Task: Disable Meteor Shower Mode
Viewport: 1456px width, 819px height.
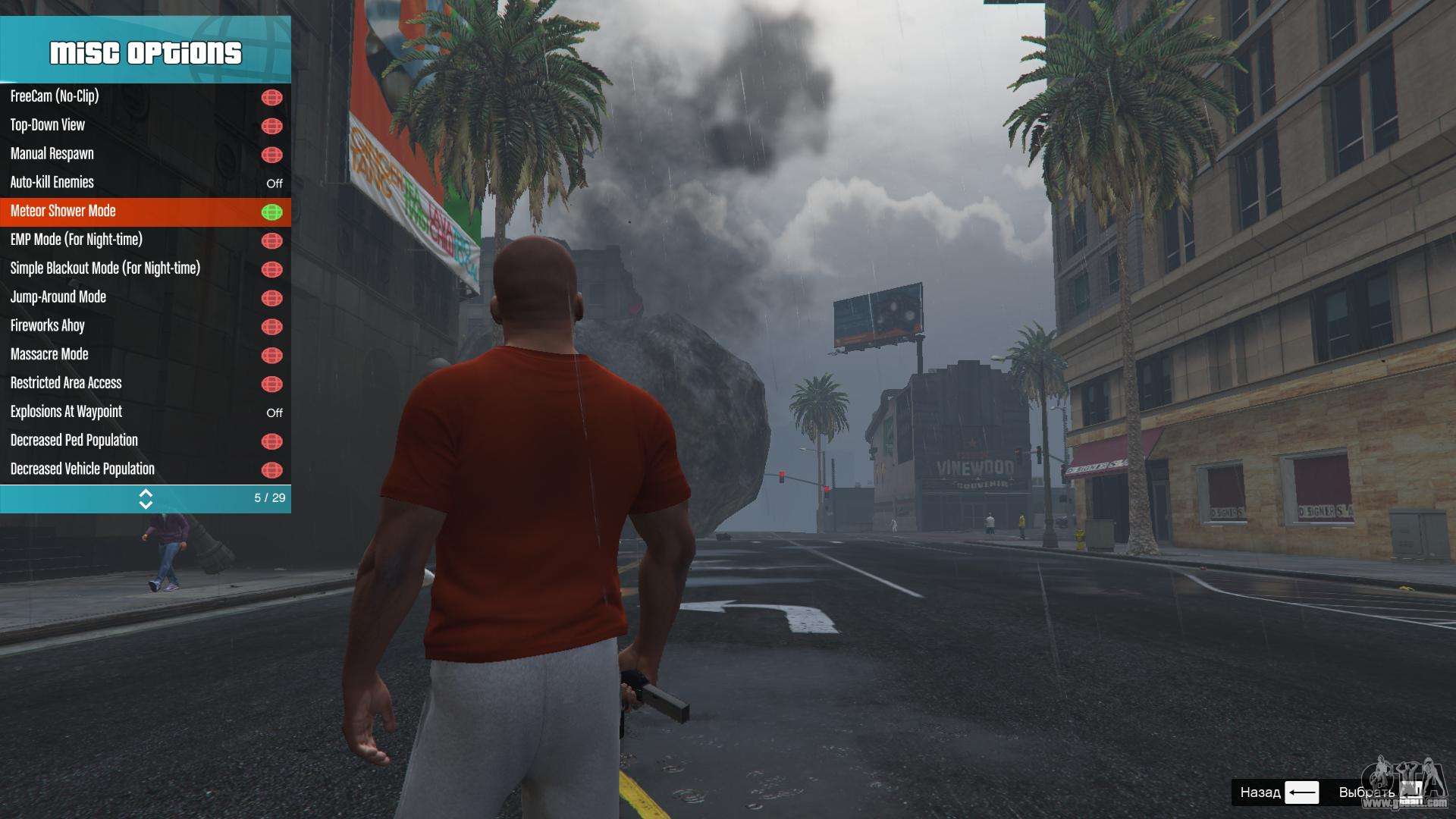Action: 144,212
